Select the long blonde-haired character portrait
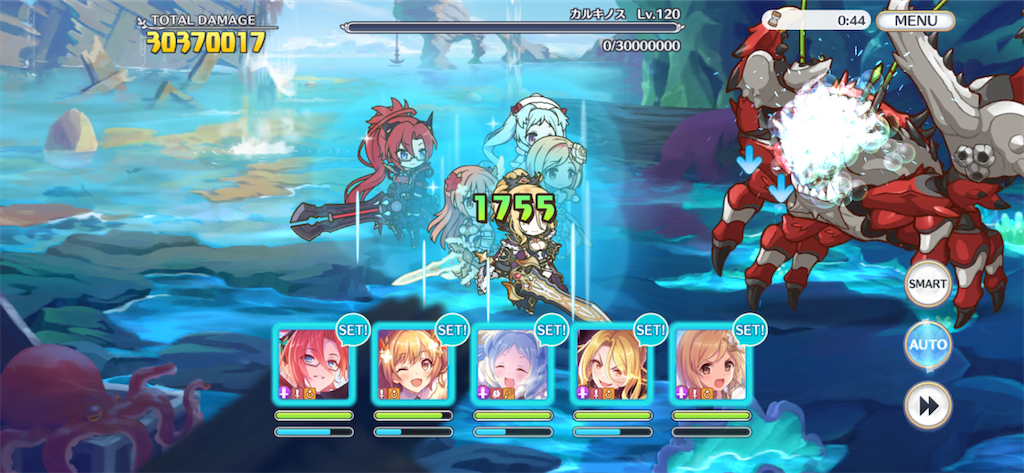 point(611,363)
